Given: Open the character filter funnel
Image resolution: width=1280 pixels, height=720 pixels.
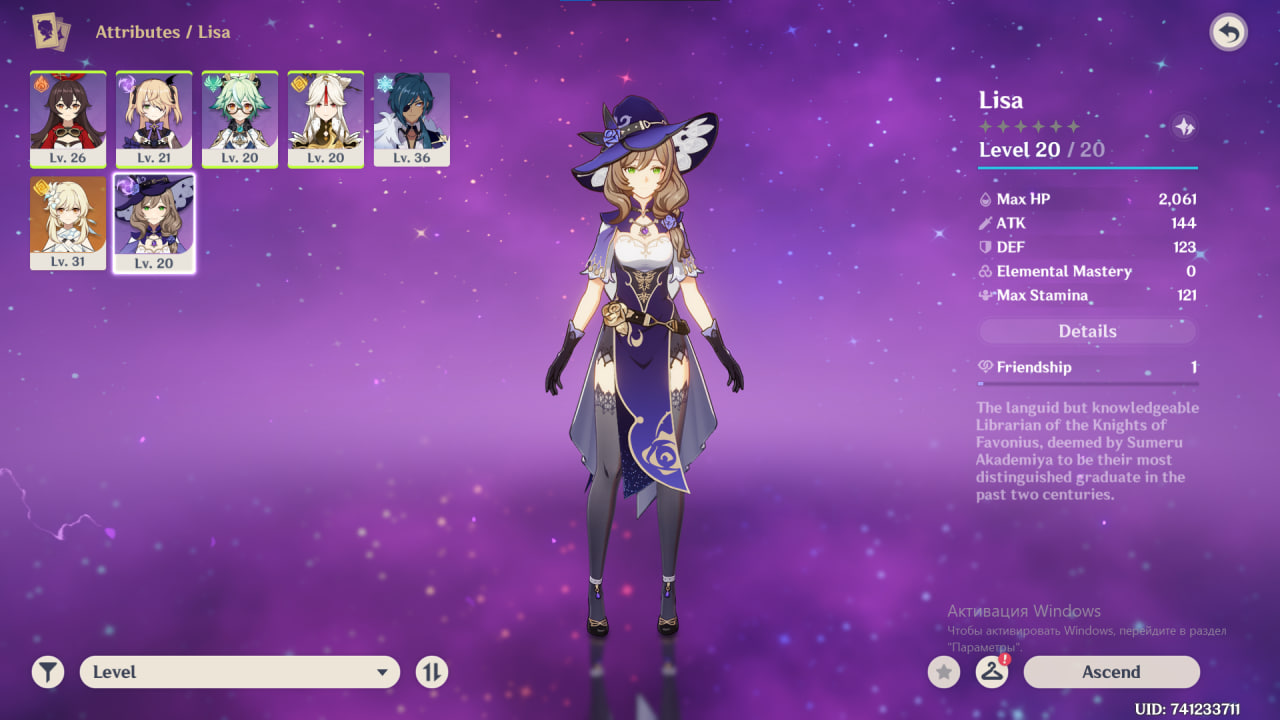Looking at the screenshot, I should [48, 672].
